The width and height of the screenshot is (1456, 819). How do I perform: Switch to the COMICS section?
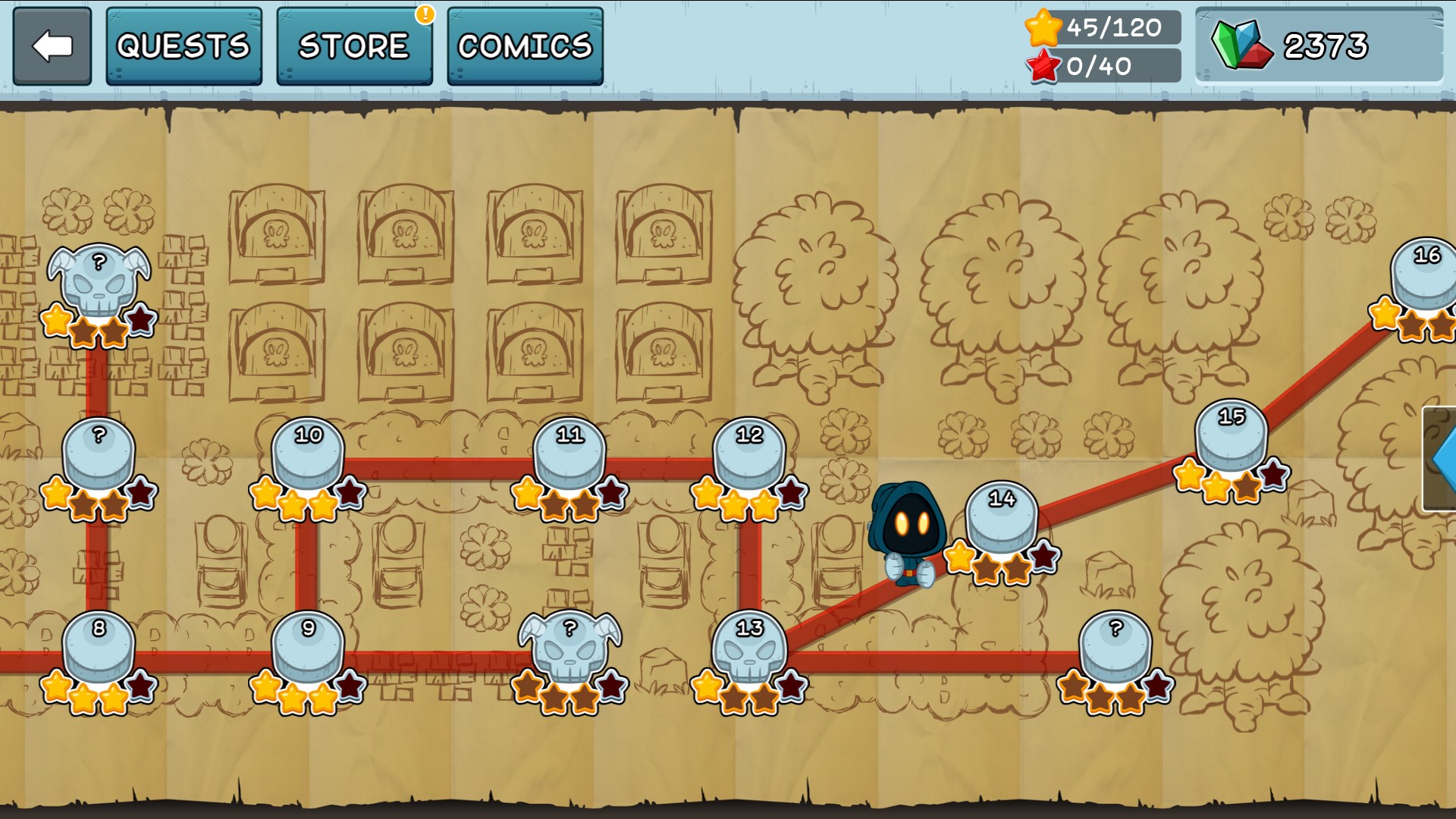(x=524, y=45)
